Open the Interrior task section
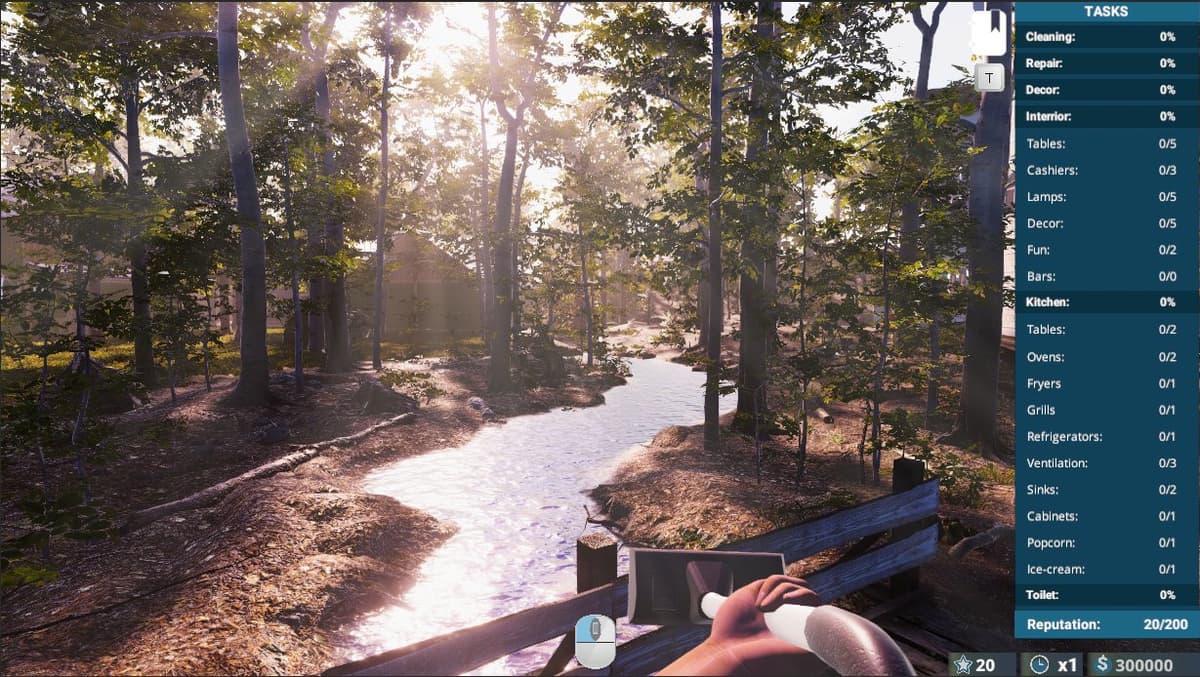The width and height of the screenshot is (1200, 677). pyautogui.click(x=1106, y=116)
